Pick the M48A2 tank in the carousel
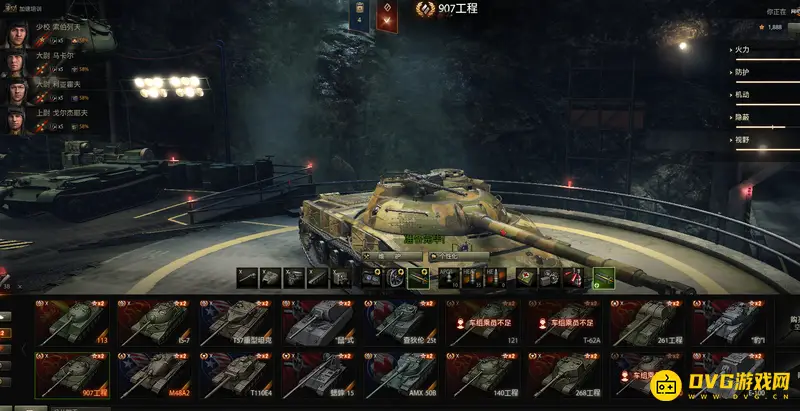Viewport: 800px width, 411px height. tap(157, 374)
